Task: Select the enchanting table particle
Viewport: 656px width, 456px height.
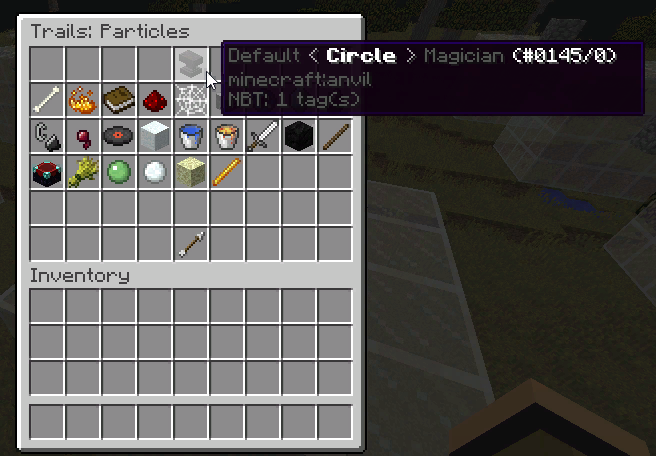Action: (x=46, y=172)
